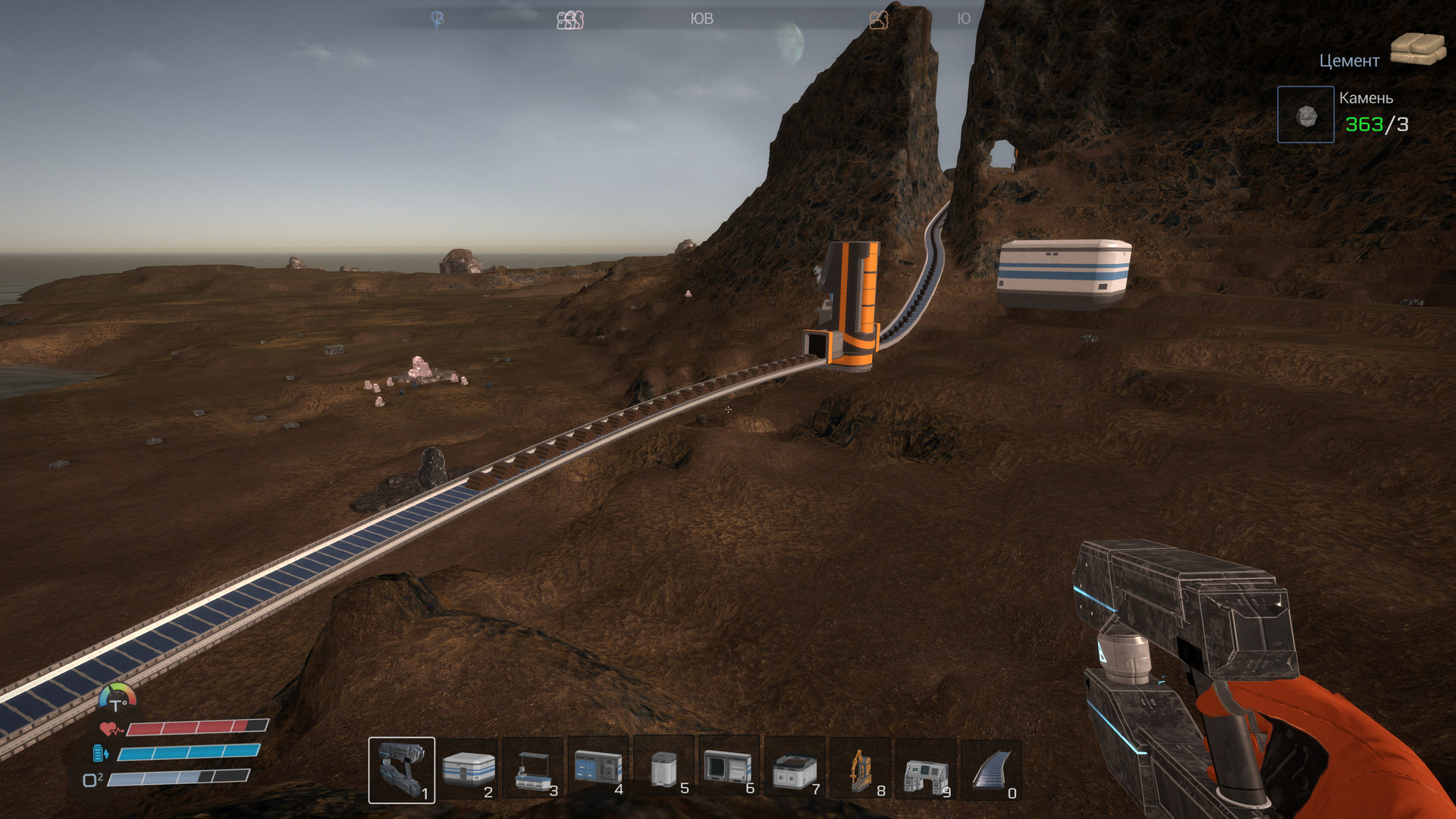This screenshot has width=1456, height=819.
Task: Choose the open-top smelter box in slot 7
Action: (x=795, y=769)
